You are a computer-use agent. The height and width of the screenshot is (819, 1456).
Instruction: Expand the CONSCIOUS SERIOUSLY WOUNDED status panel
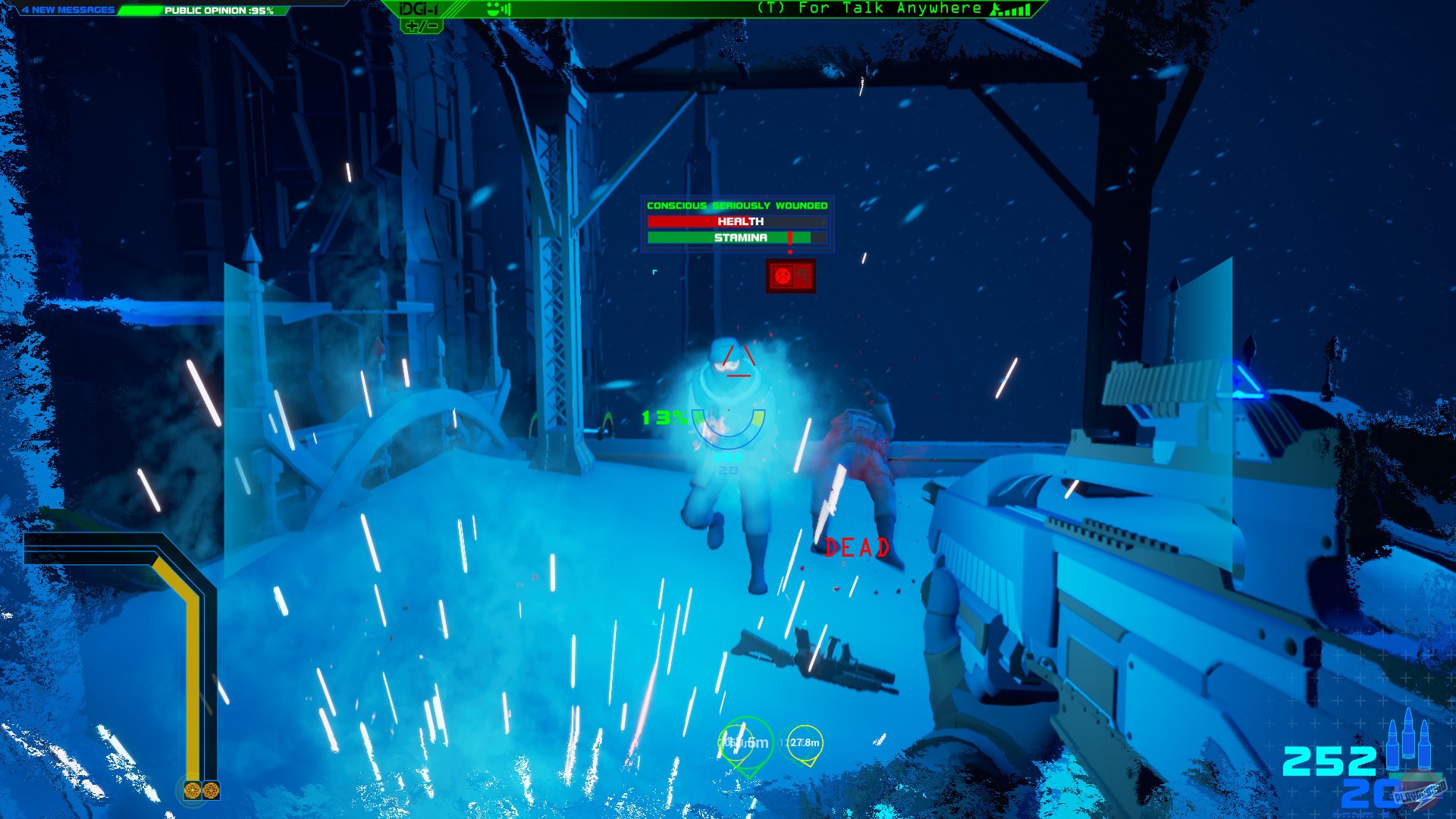point(736,205)
